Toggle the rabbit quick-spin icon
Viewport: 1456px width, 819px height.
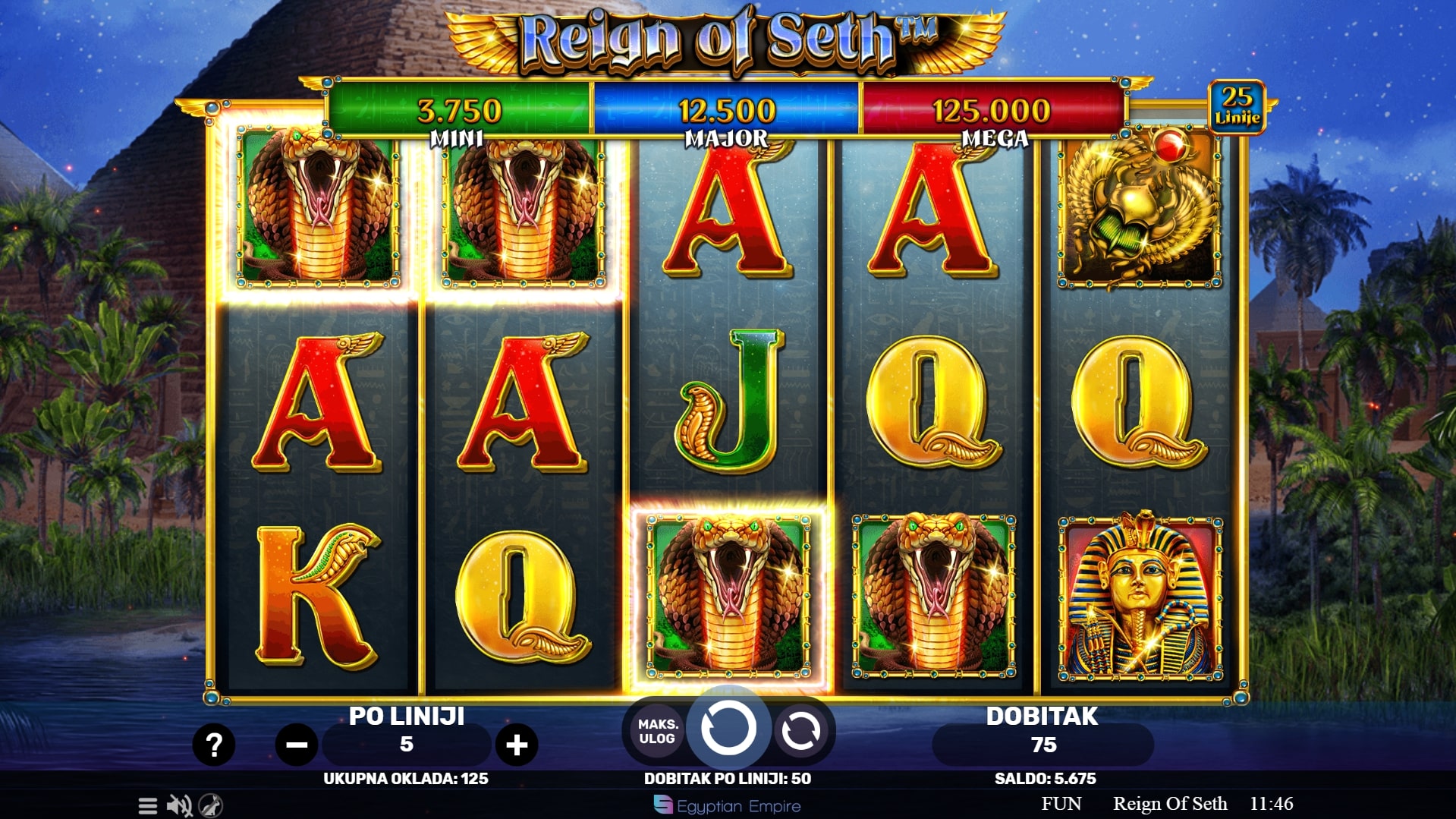click(x=211, y=805)
